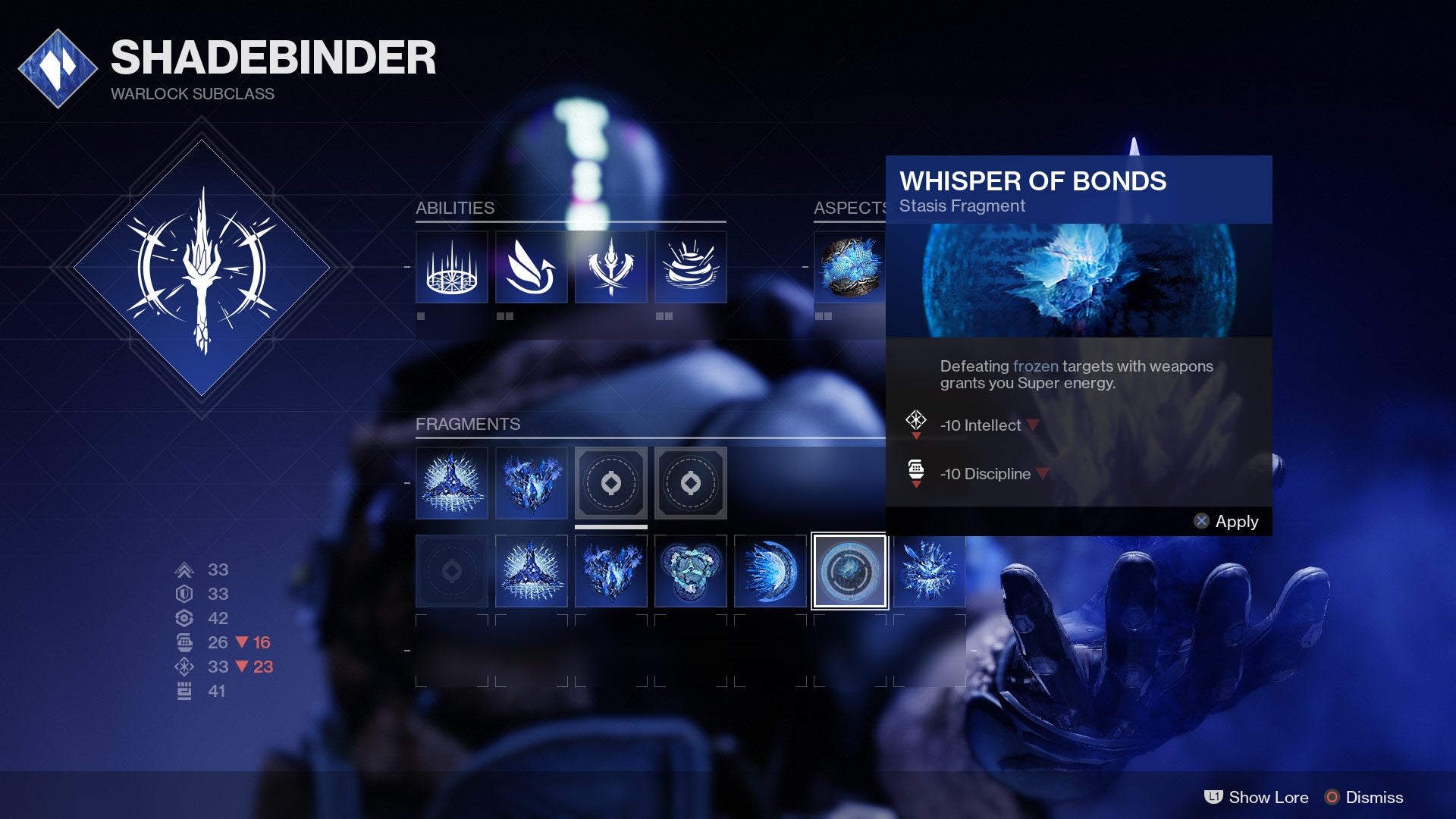Select the first equipped fragment in top row
Screen dimensions: 1456x819
coord(451,483)
